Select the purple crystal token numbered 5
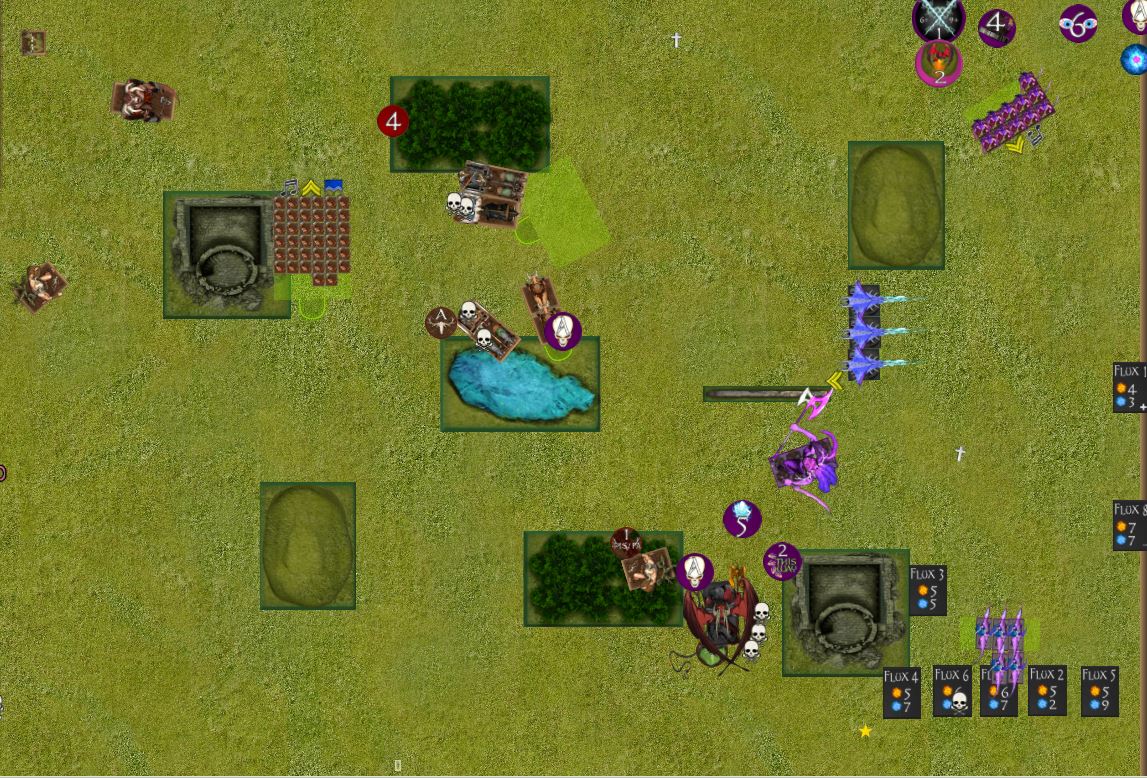Screen dimensions: 1147x778 click(742, 519)
